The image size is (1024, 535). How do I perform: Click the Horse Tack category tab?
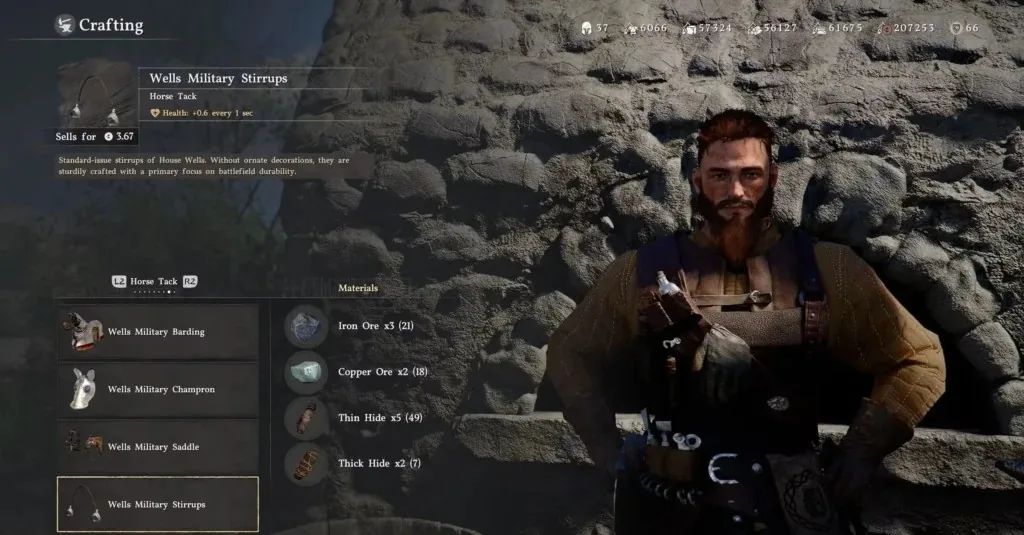(153, 282)
